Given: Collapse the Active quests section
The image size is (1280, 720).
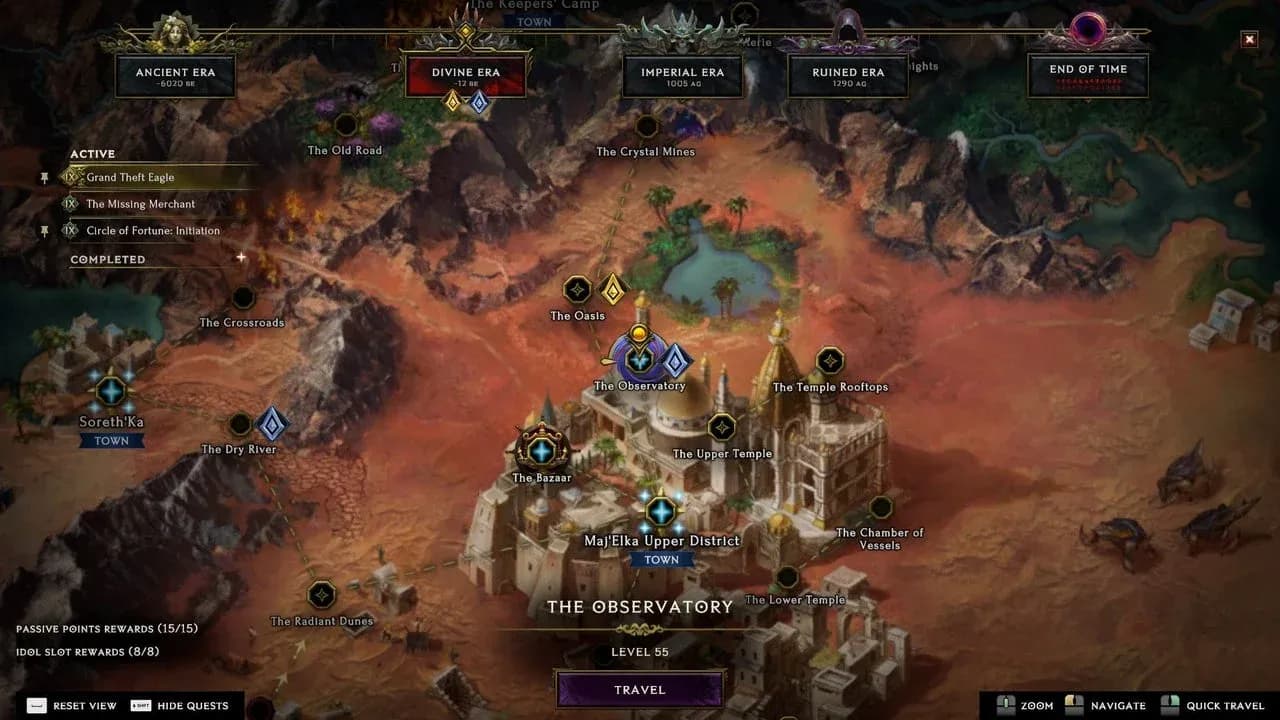Looking at the screenshot, I should point(93,154).
